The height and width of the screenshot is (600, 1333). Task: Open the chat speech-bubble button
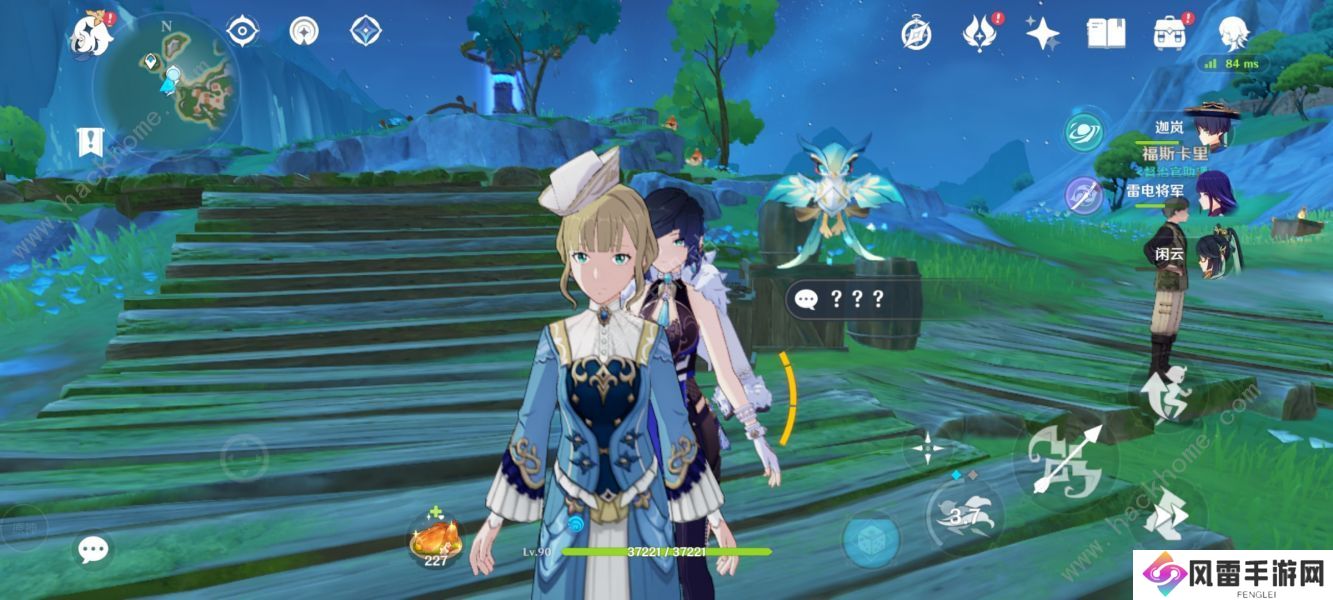[x=94, y=548]
